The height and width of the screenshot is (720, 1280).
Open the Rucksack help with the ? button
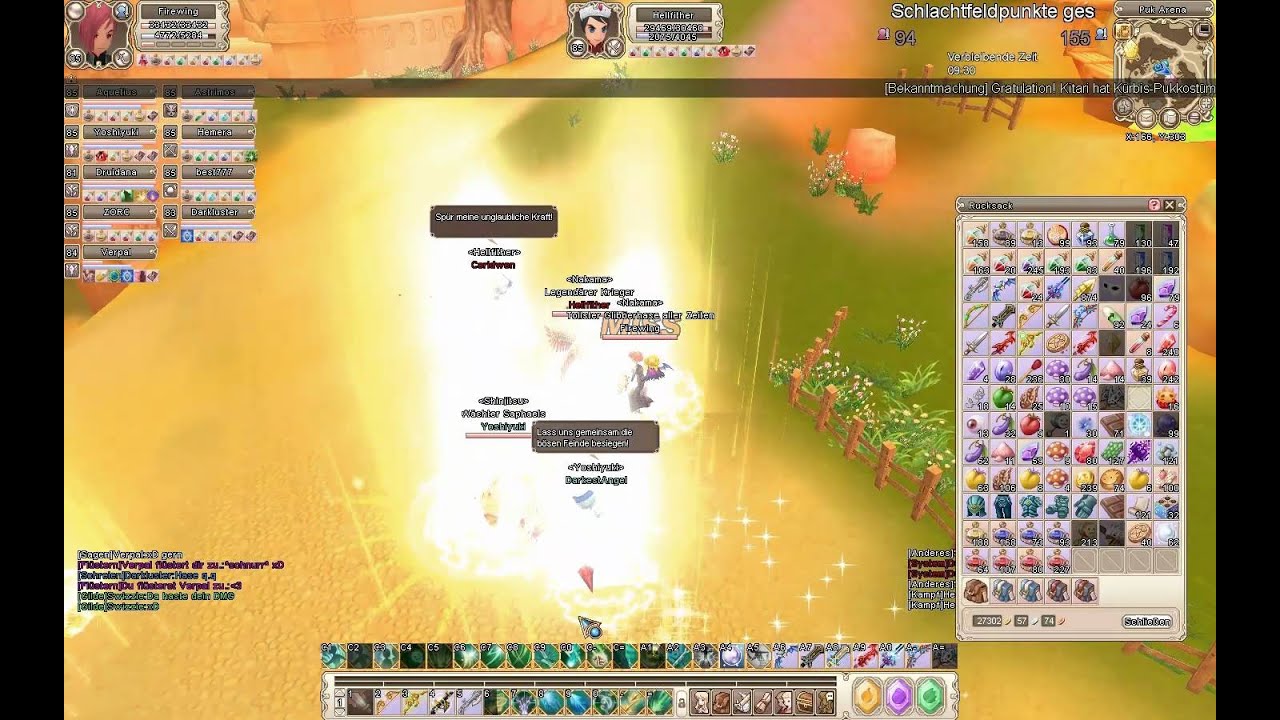1154,204
